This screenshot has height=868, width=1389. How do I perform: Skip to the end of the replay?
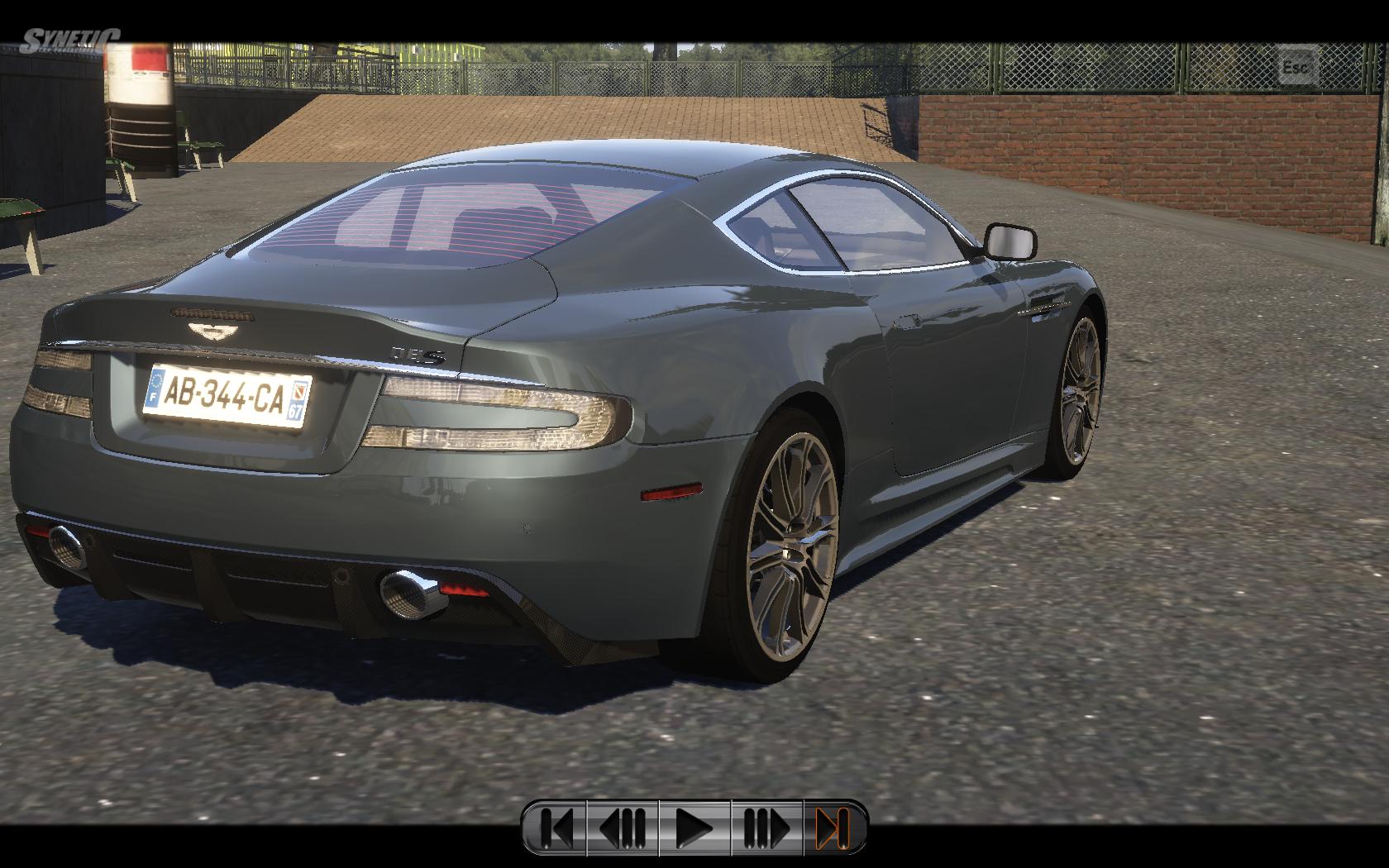833,827
